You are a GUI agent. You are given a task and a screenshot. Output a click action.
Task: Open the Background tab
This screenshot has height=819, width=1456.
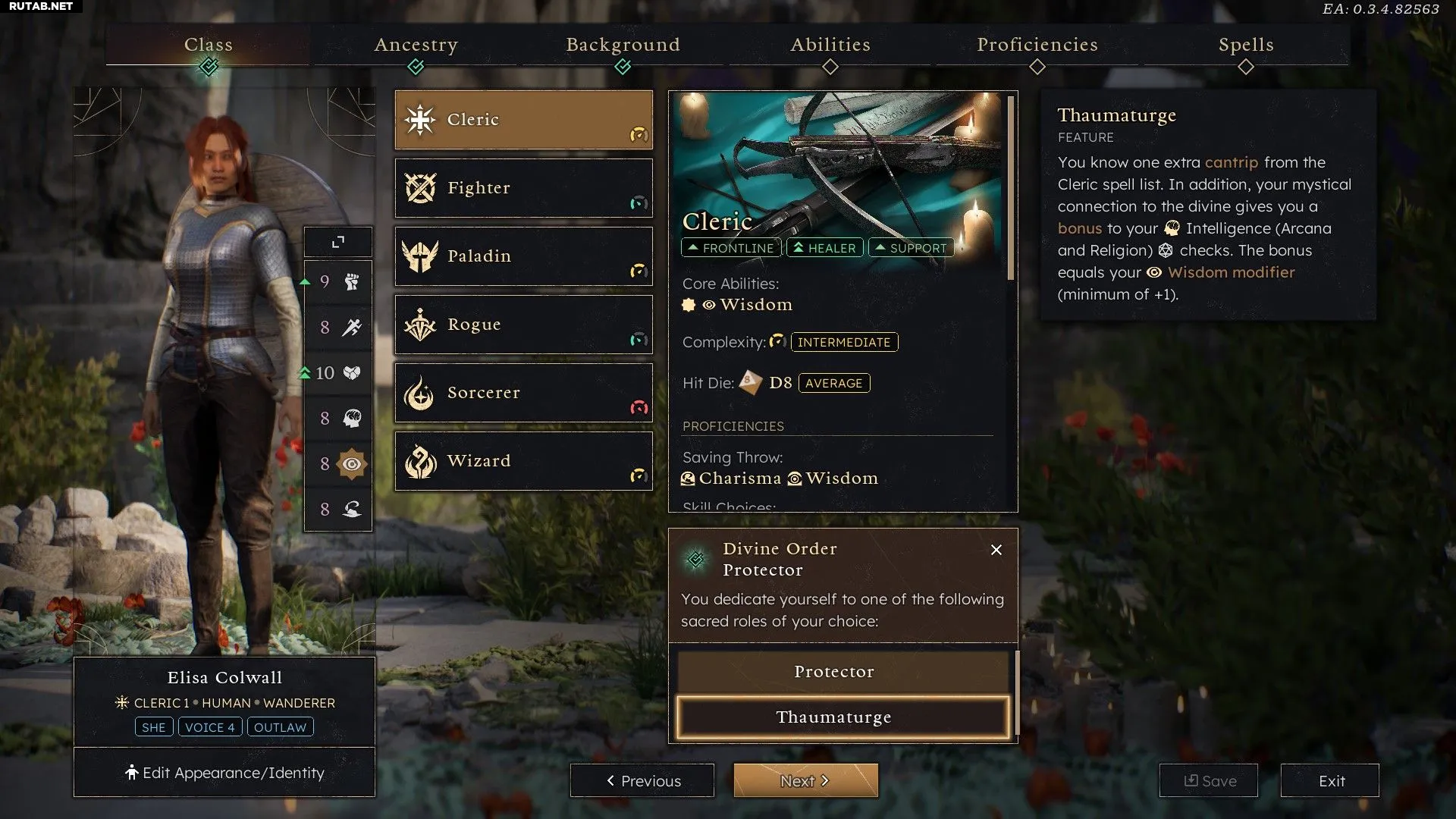point(623,45)
